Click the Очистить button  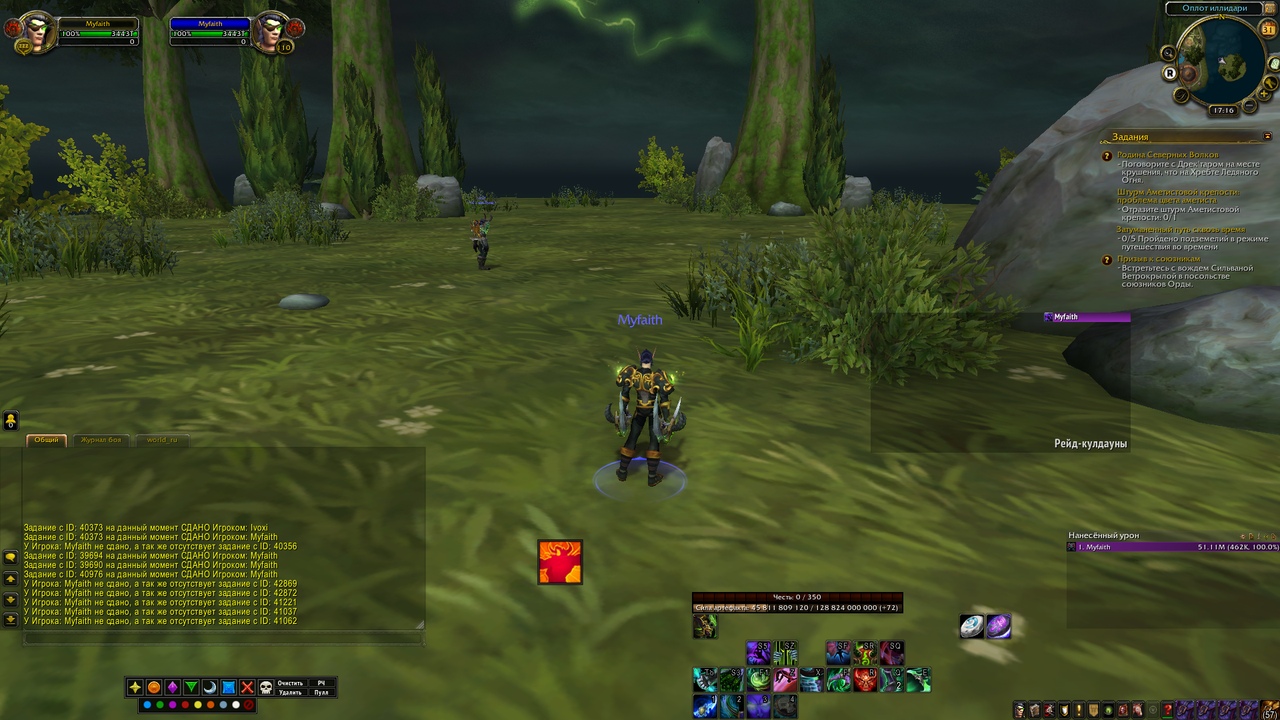coord(290,683)
